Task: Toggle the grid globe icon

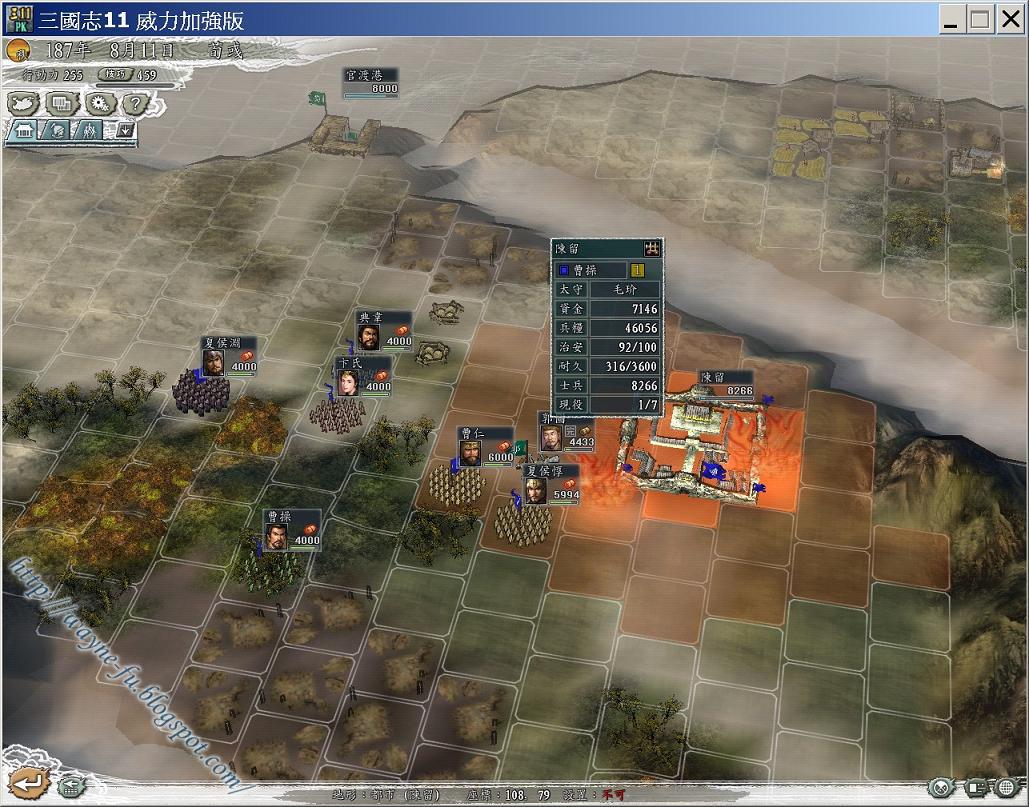Action: (x=1006, y=788)
